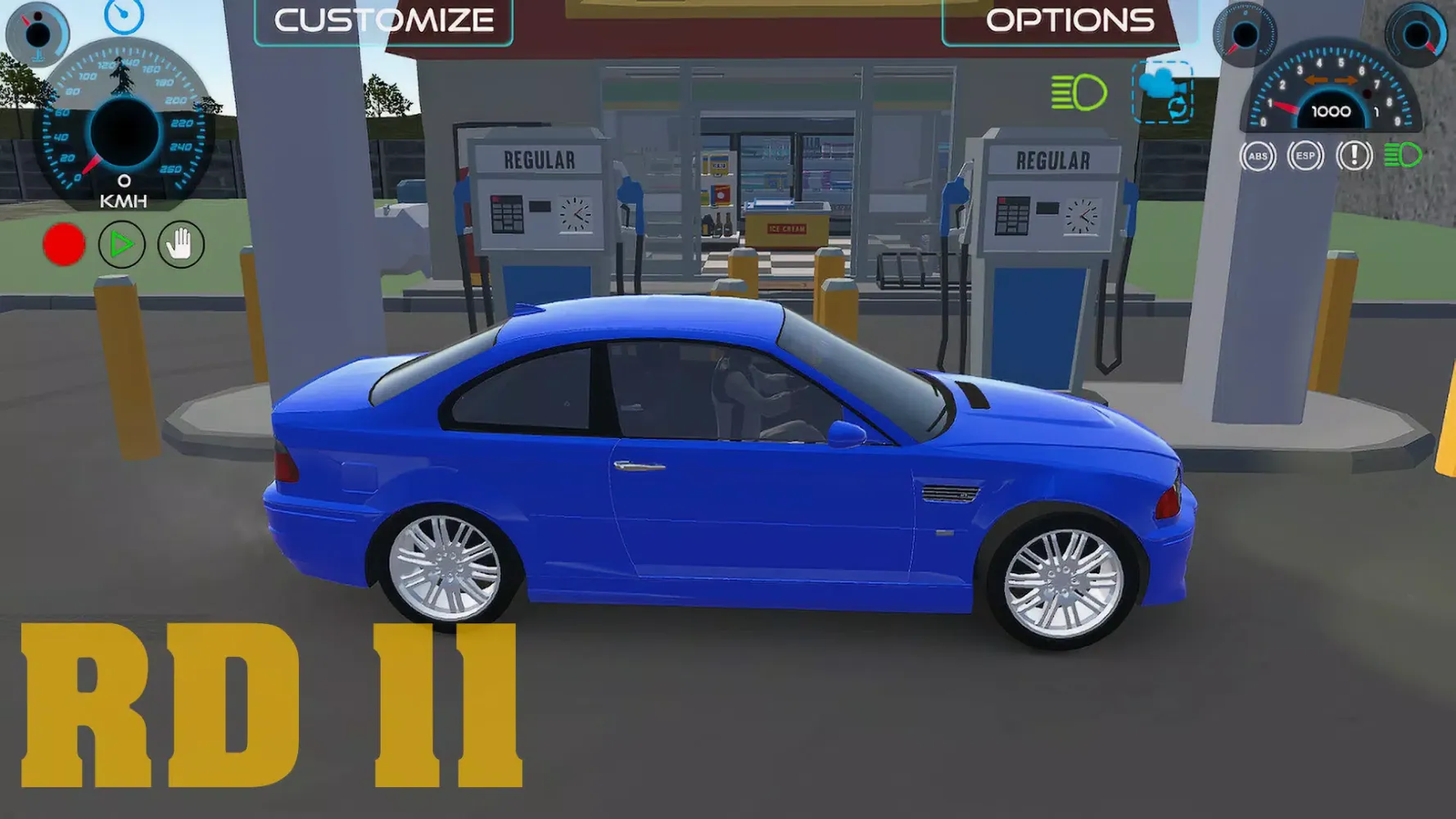Tap the exclamation warning indicator
Screen dimensions: 1456x819
(x=1353, y=156)
